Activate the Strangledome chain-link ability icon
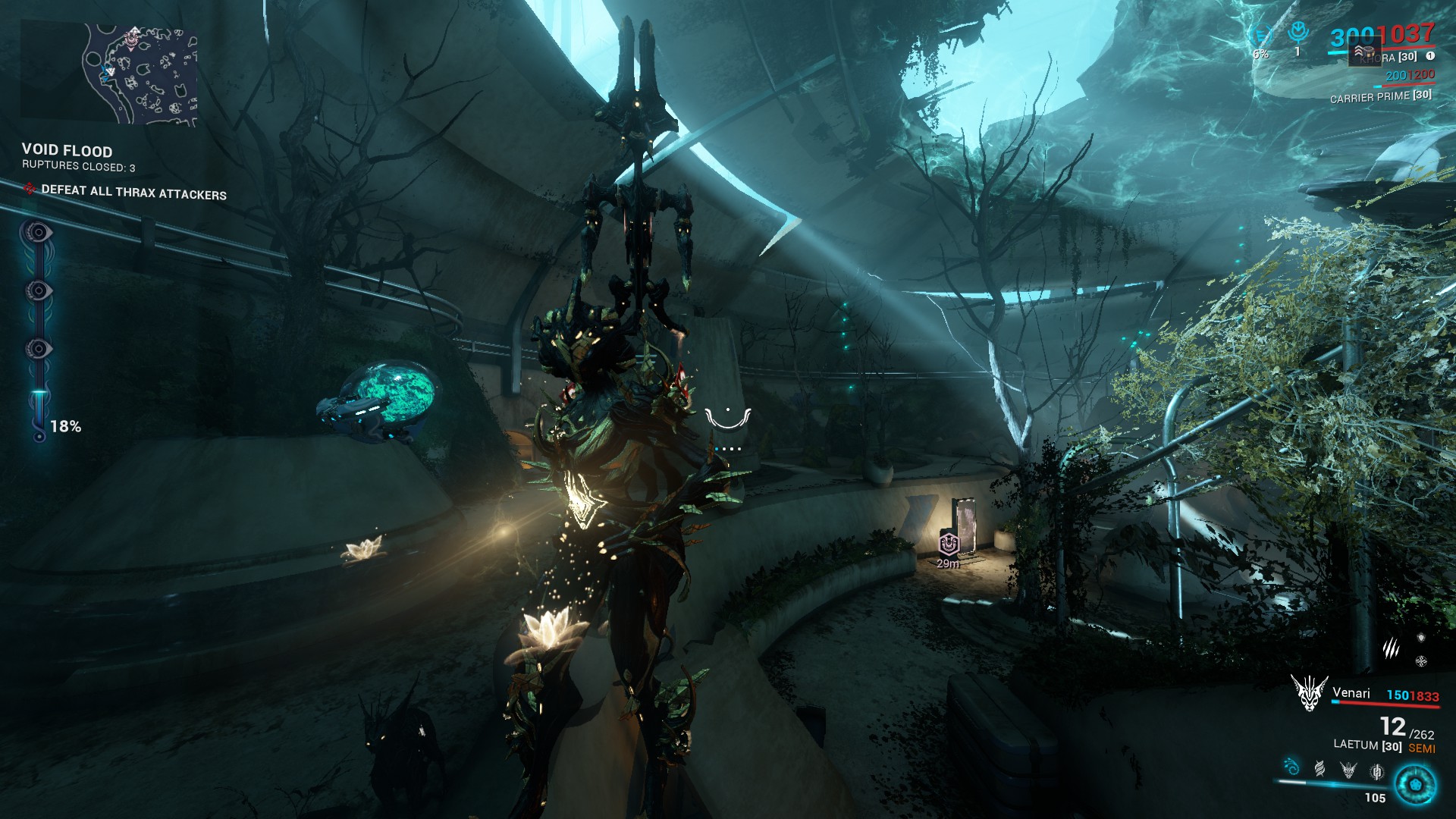This screenshot has height=819, width=1456. click(x=1376, y=771)
